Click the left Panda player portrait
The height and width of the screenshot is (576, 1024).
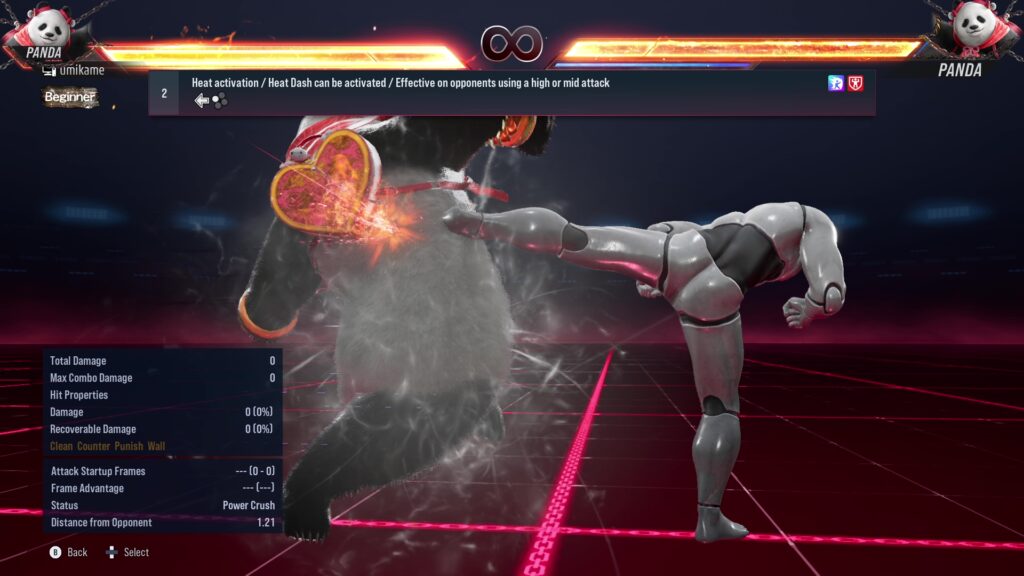click(44, 28)
